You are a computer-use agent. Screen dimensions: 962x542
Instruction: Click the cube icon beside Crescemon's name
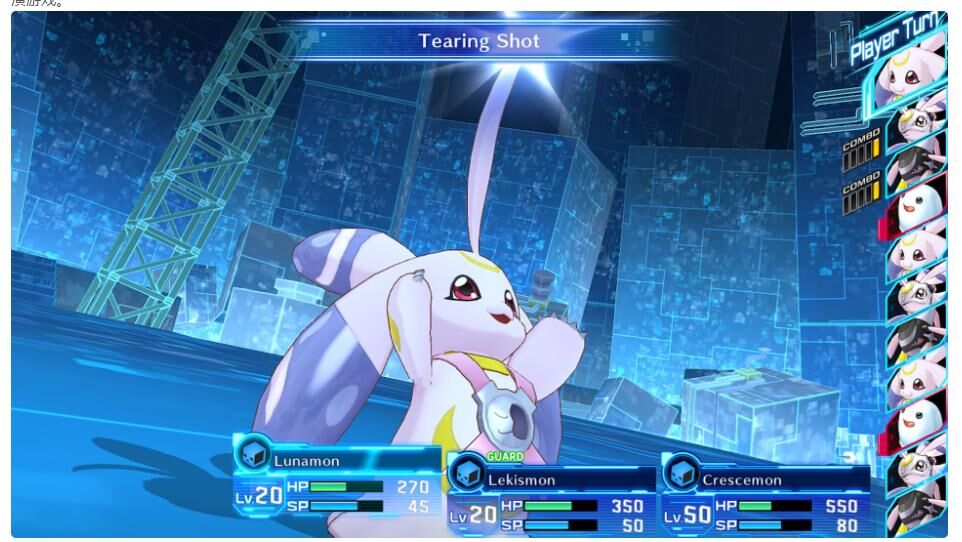tap(681, 474)
